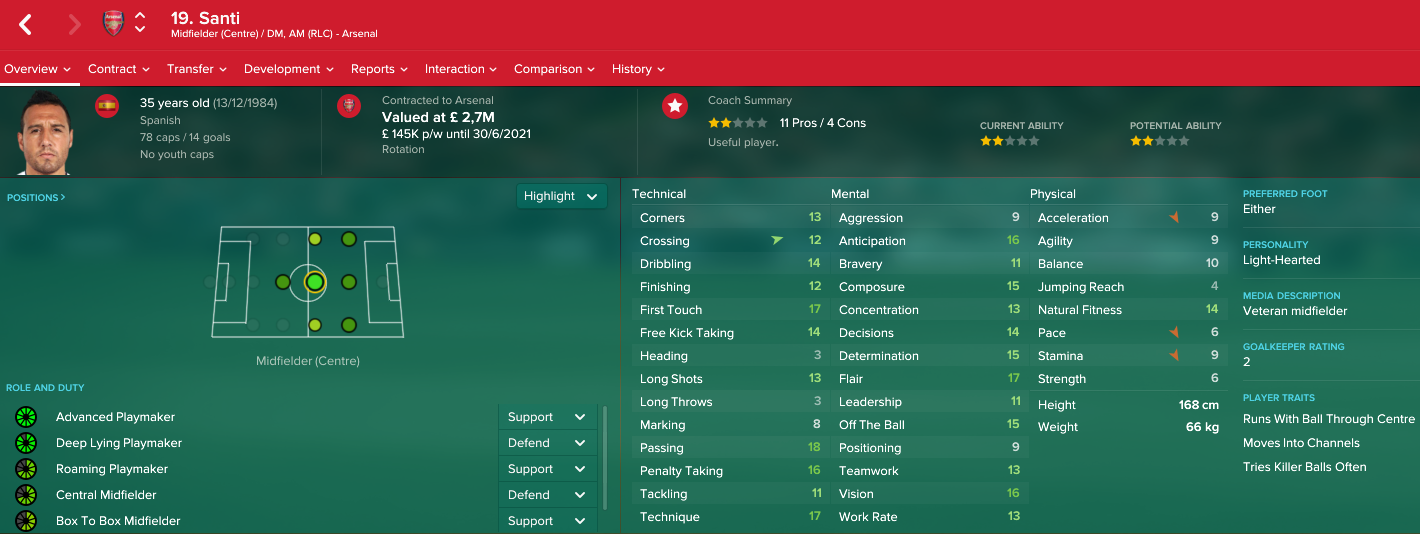Change Central Midfielder duty dropdown
Viewport: 1420px width, 535px height.
point(547,495)
